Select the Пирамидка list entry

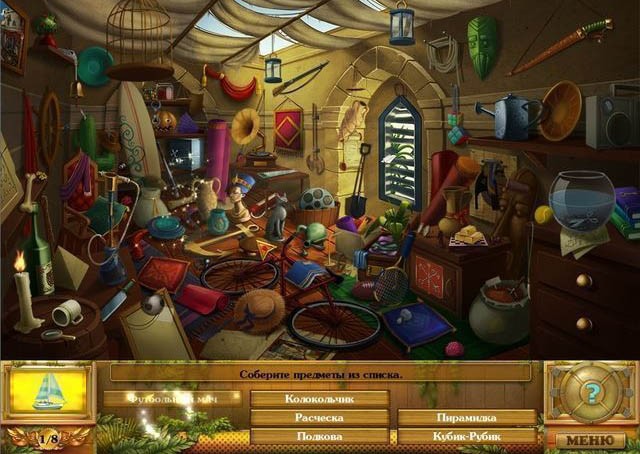tap(466, 417)
